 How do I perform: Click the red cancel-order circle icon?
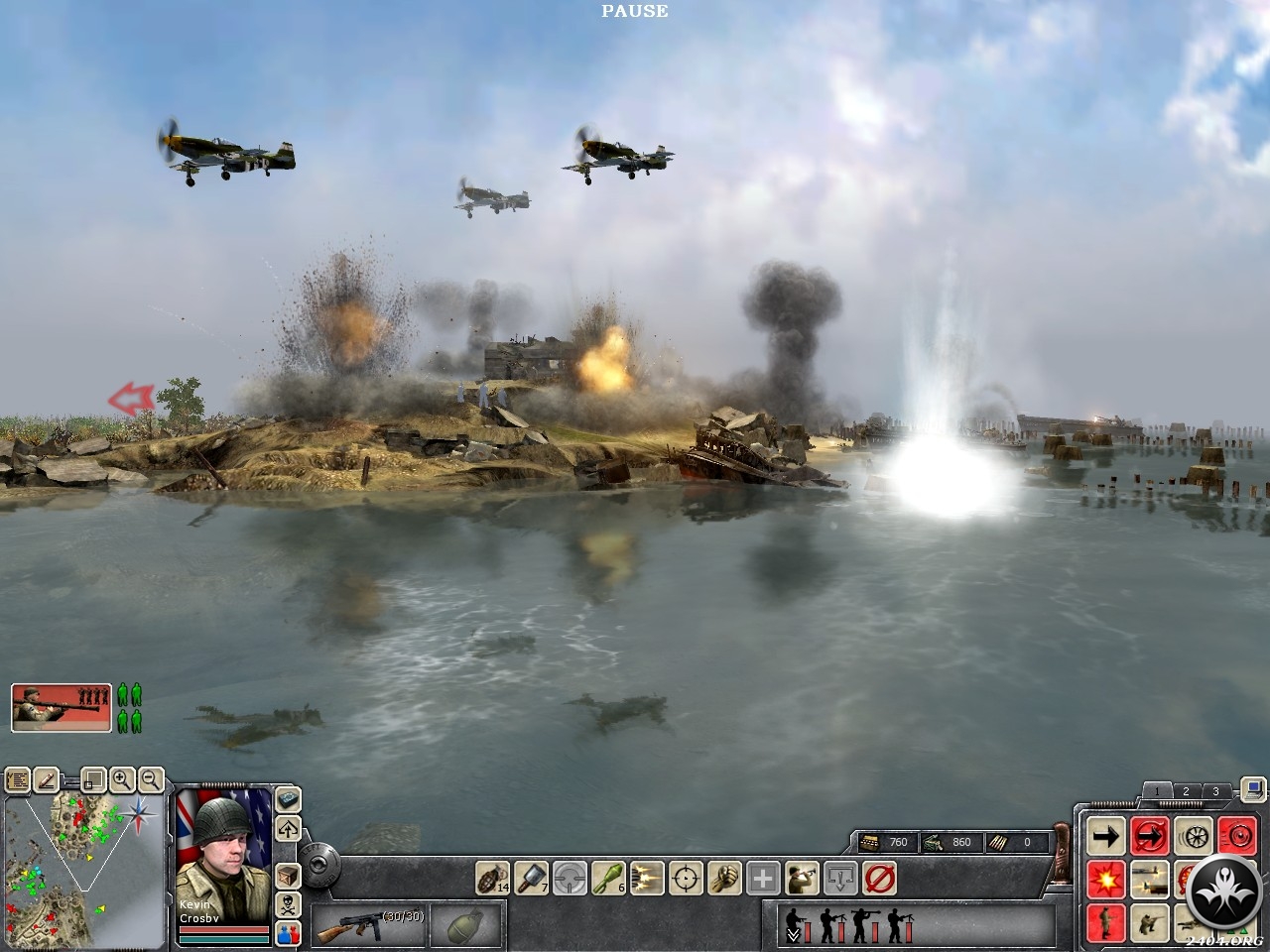(879, 878)
